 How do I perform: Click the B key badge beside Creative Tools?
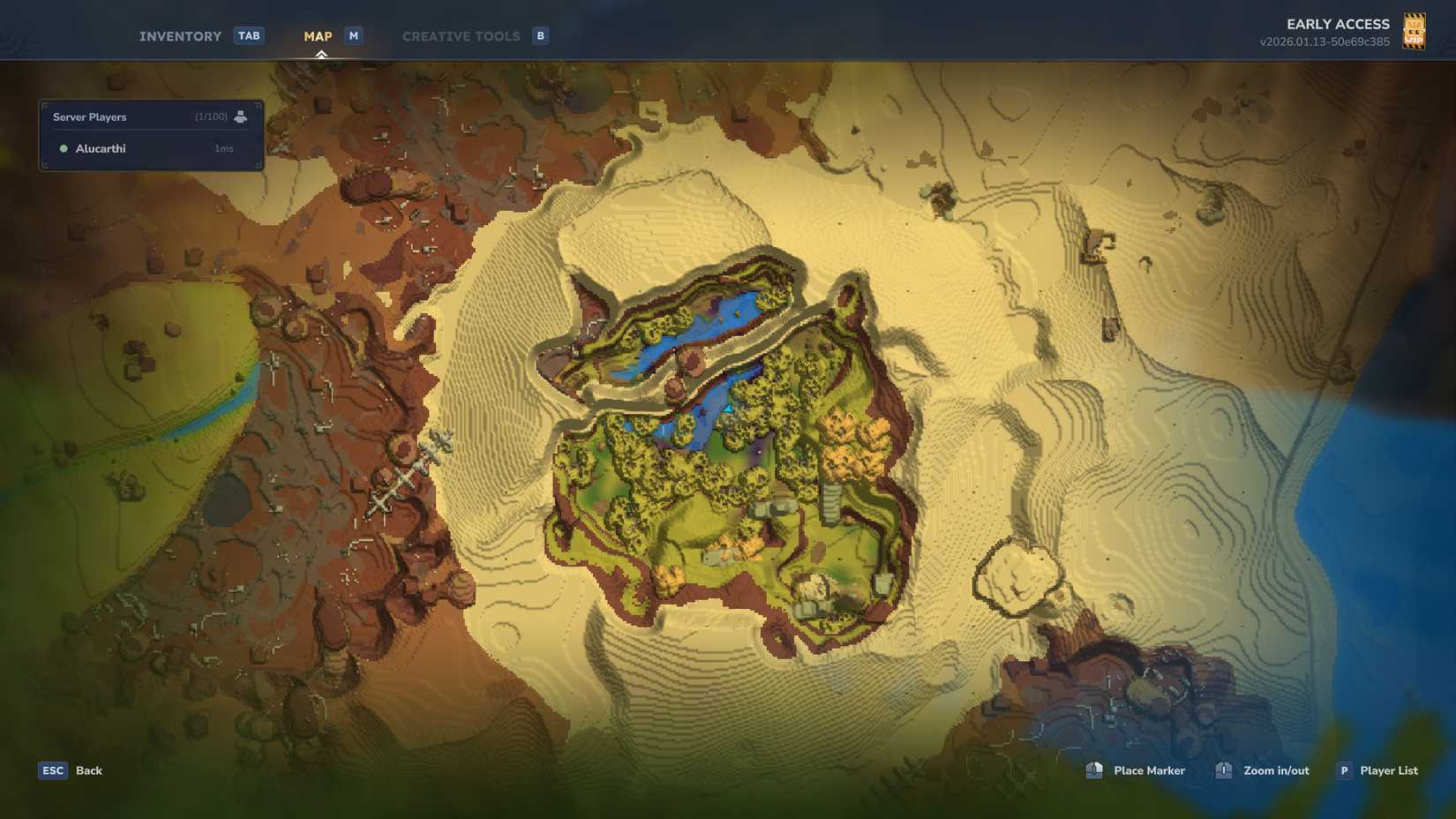pos(540,35)
